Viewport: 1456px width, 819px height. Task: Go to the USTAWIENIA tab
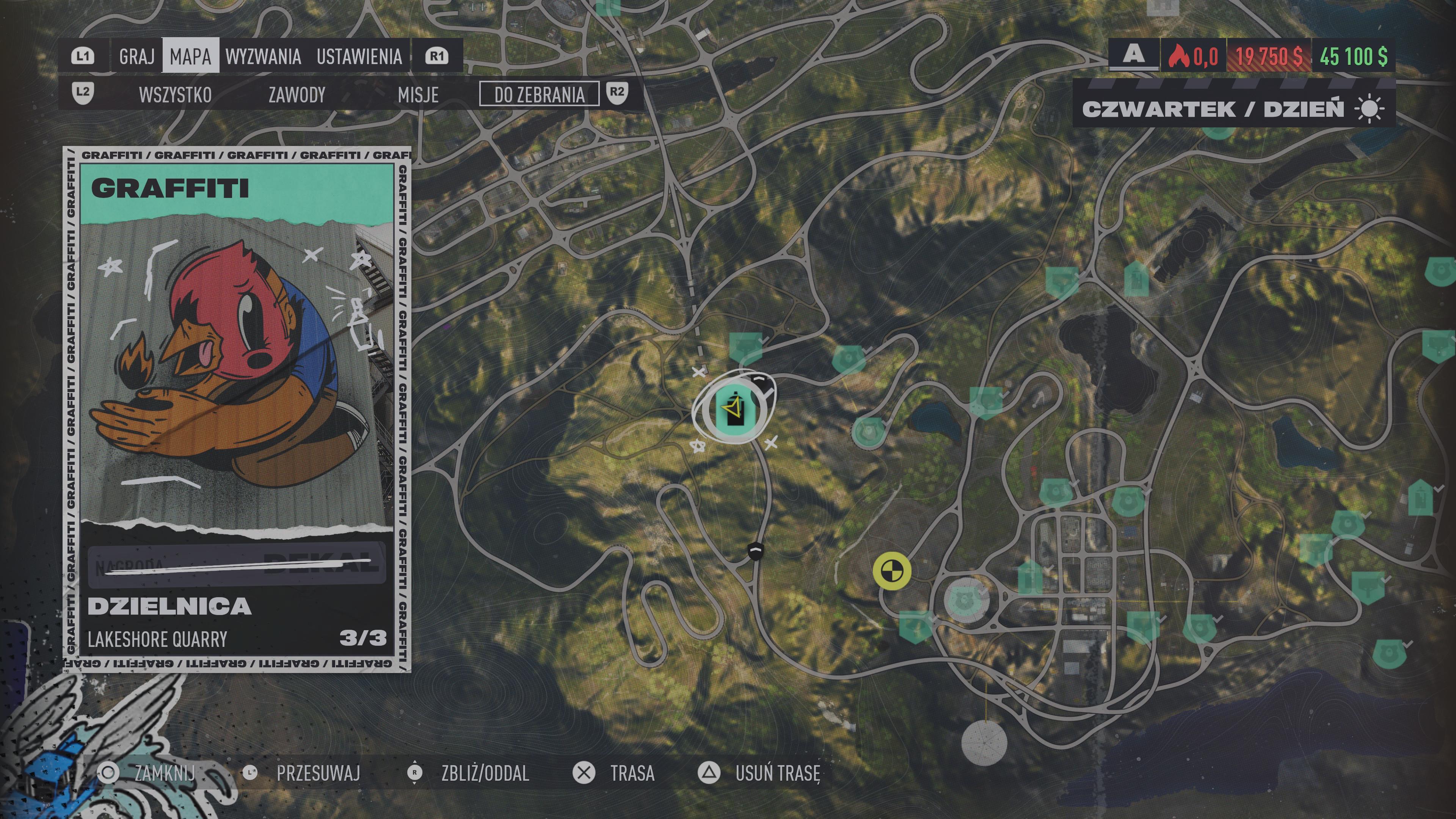click(359, 56)
